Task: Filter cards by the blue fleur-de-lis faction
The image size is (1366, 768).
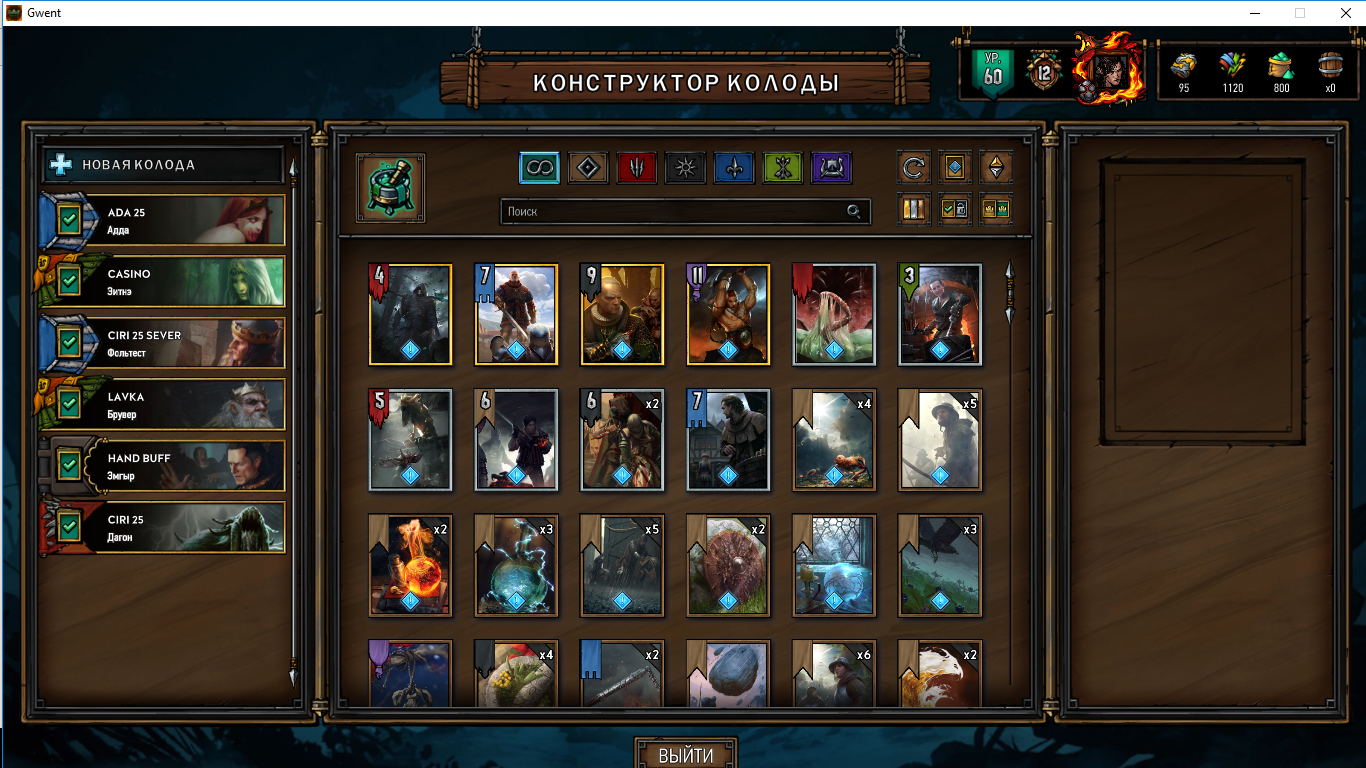Action: (x=734, y=168)
